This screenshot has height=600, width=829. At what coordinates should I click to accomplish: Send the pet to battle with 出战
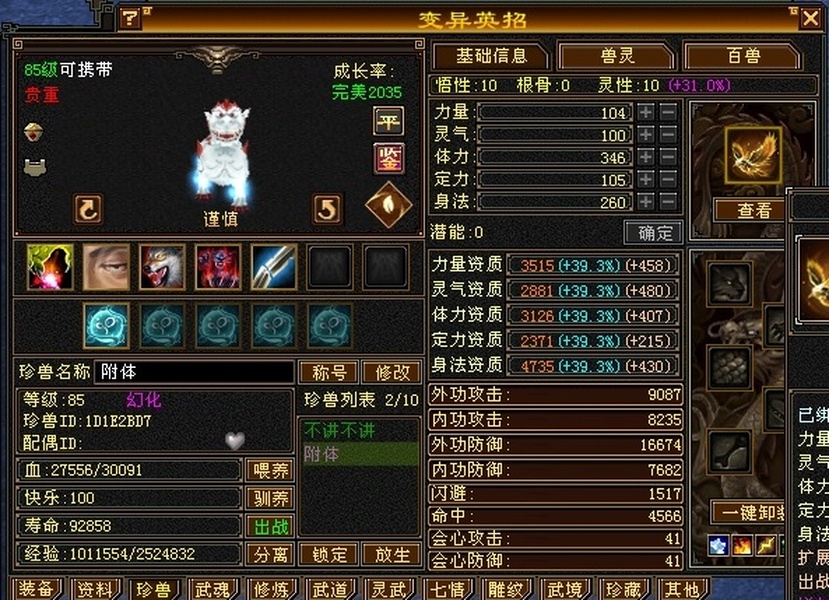(x=270, y=526)
